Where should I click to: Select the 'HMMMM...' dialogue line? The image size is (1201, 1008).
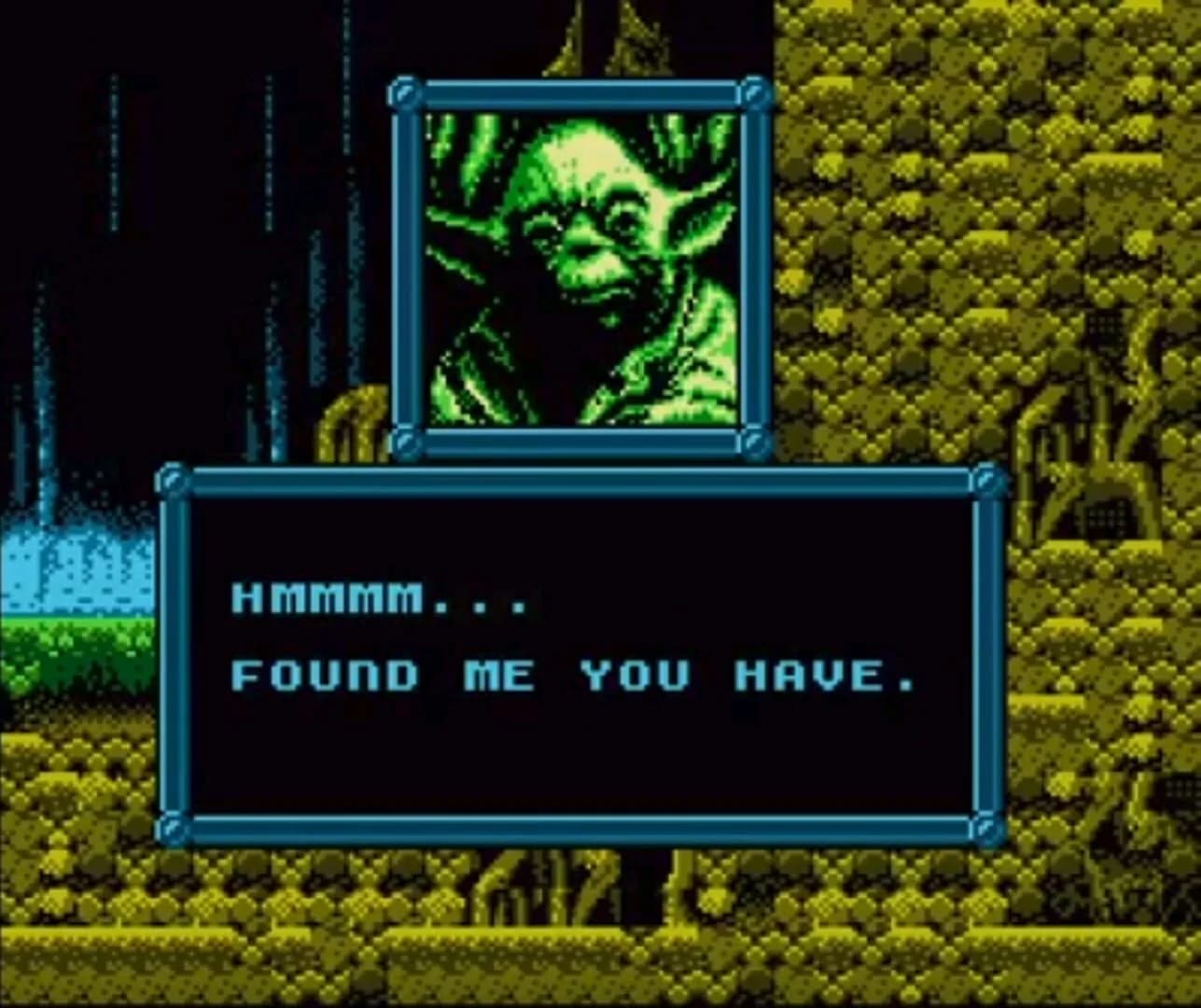(383, 600)
